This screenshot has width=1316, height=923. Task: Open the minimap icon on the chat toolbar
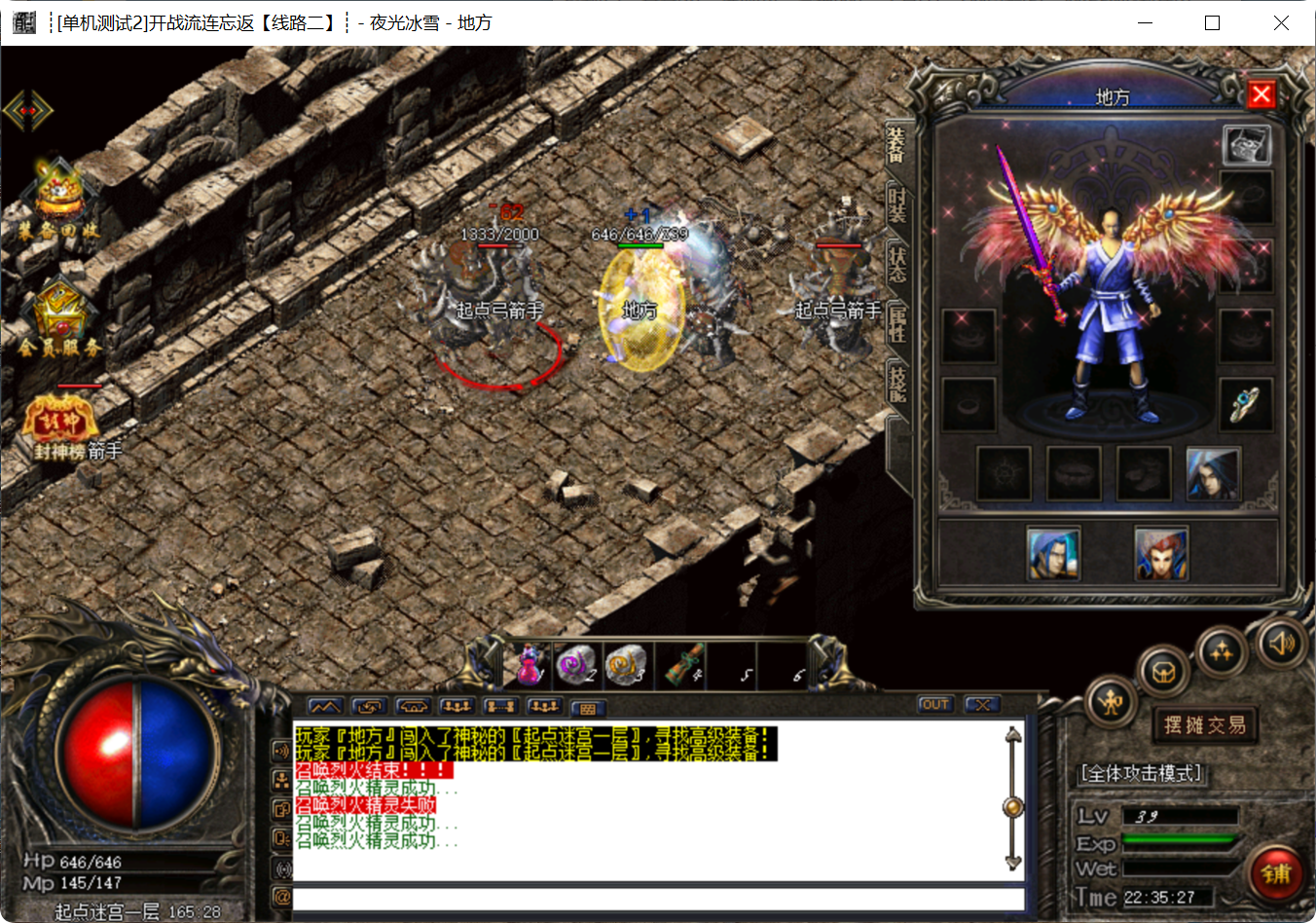coord(325,707)
